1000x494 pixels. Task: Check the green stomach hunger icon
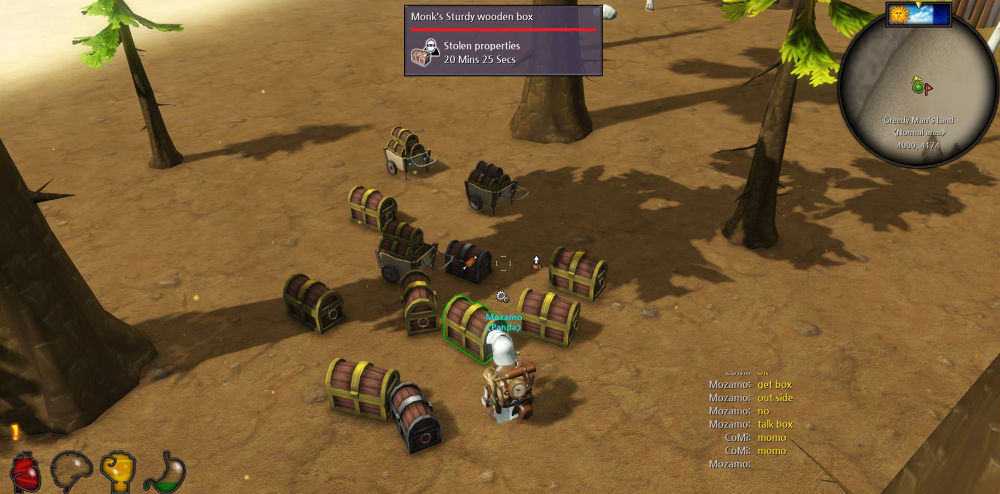pos(164,471)
